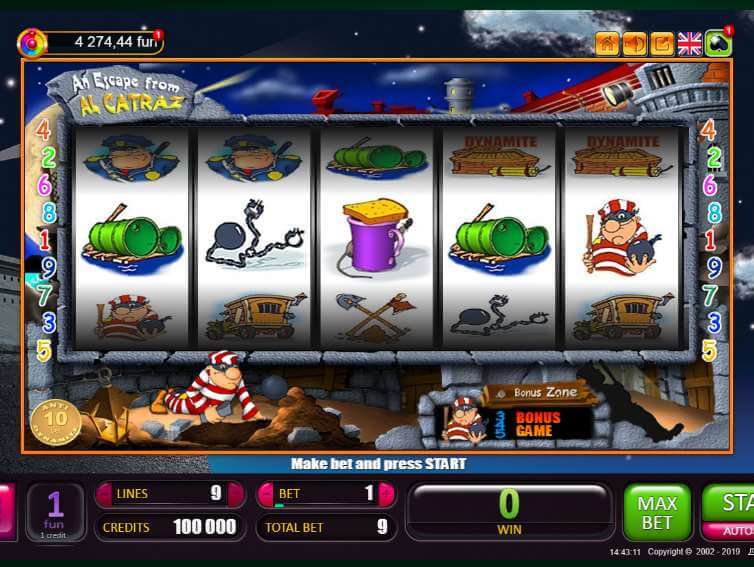754x567 pixels.
Task: Open the green spade notifications icon
Action: click(719, 43)
